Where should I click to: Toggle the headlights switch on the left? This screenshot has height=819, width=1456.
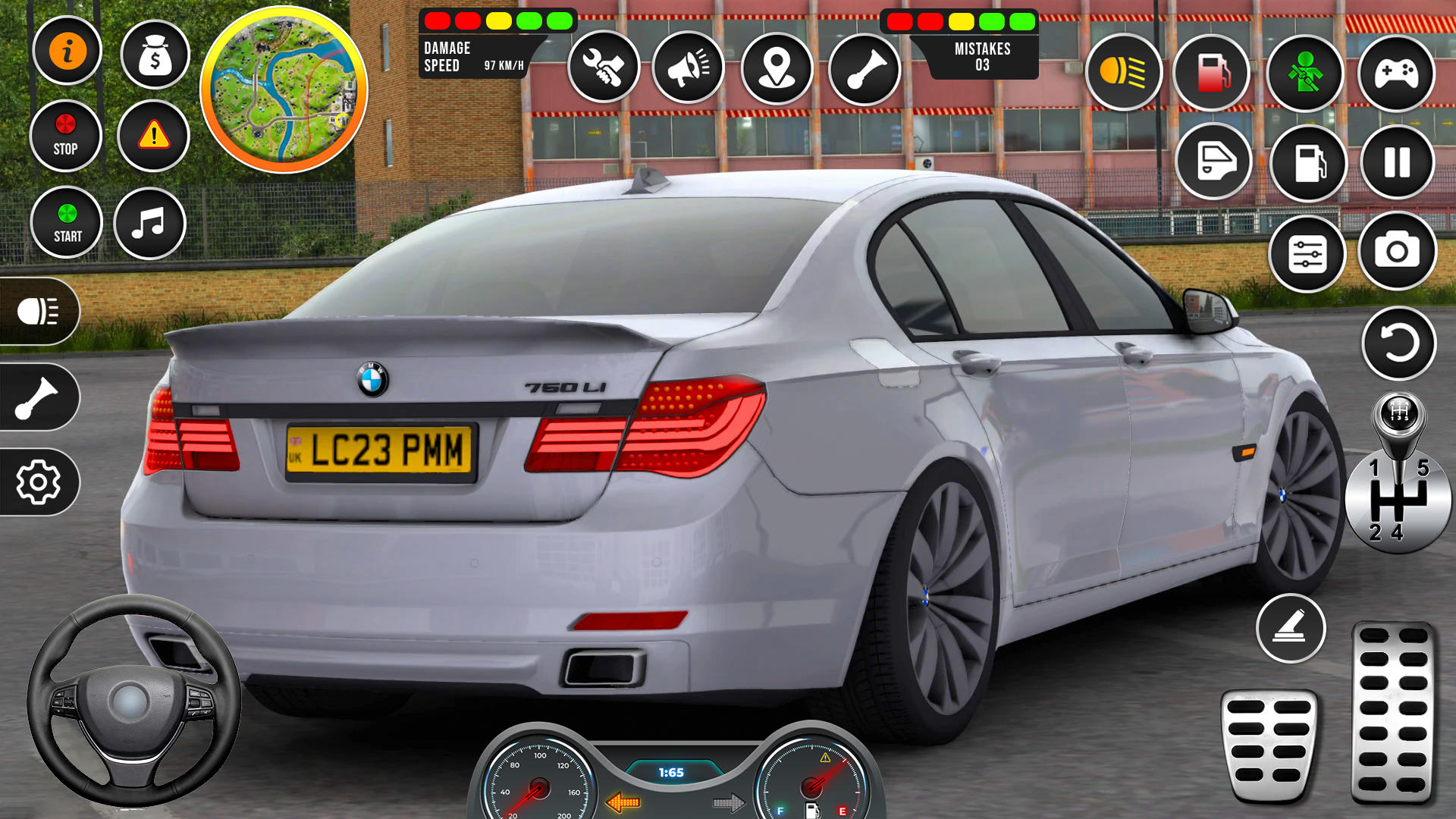click(39, 311)
